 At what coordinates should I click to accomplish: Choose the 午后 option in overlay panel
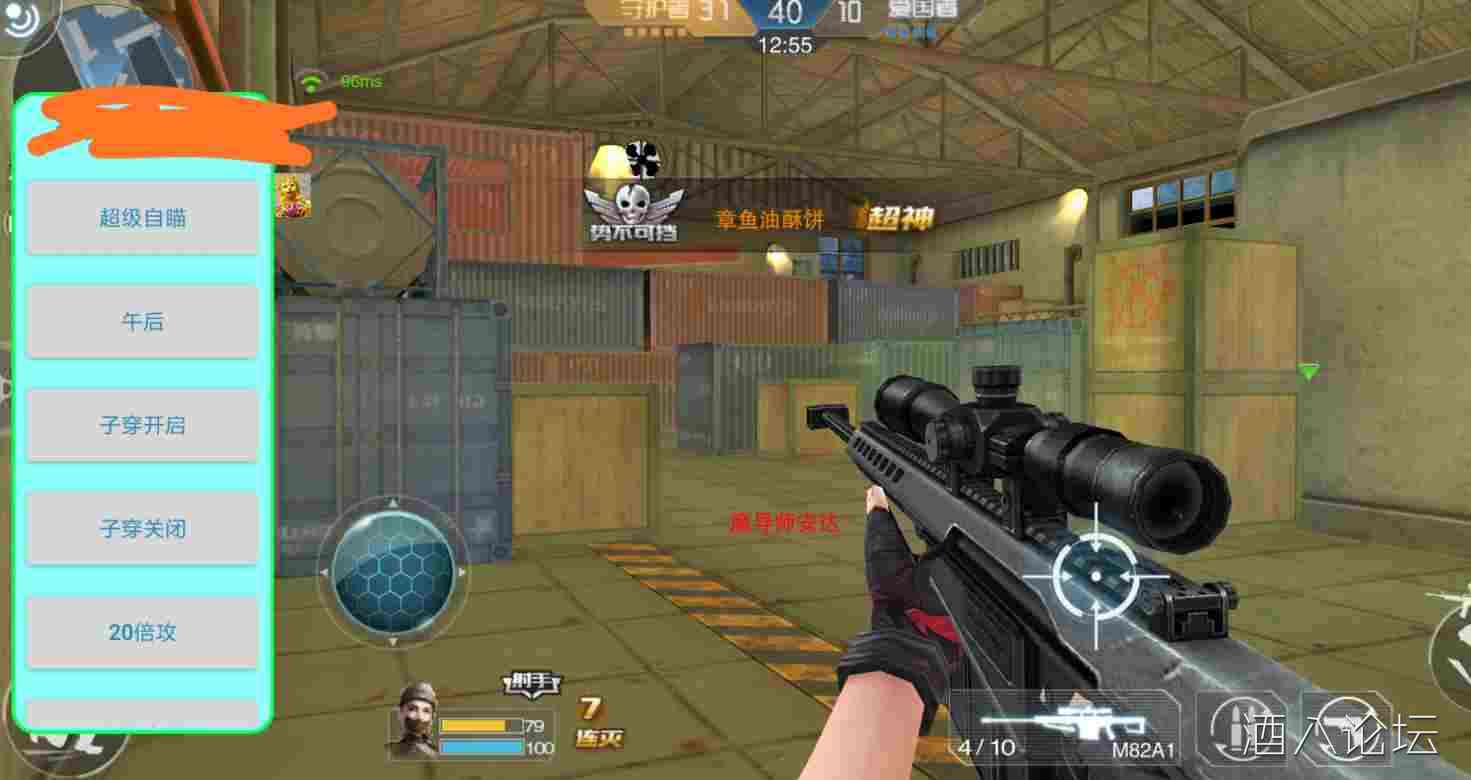(142, 321)
